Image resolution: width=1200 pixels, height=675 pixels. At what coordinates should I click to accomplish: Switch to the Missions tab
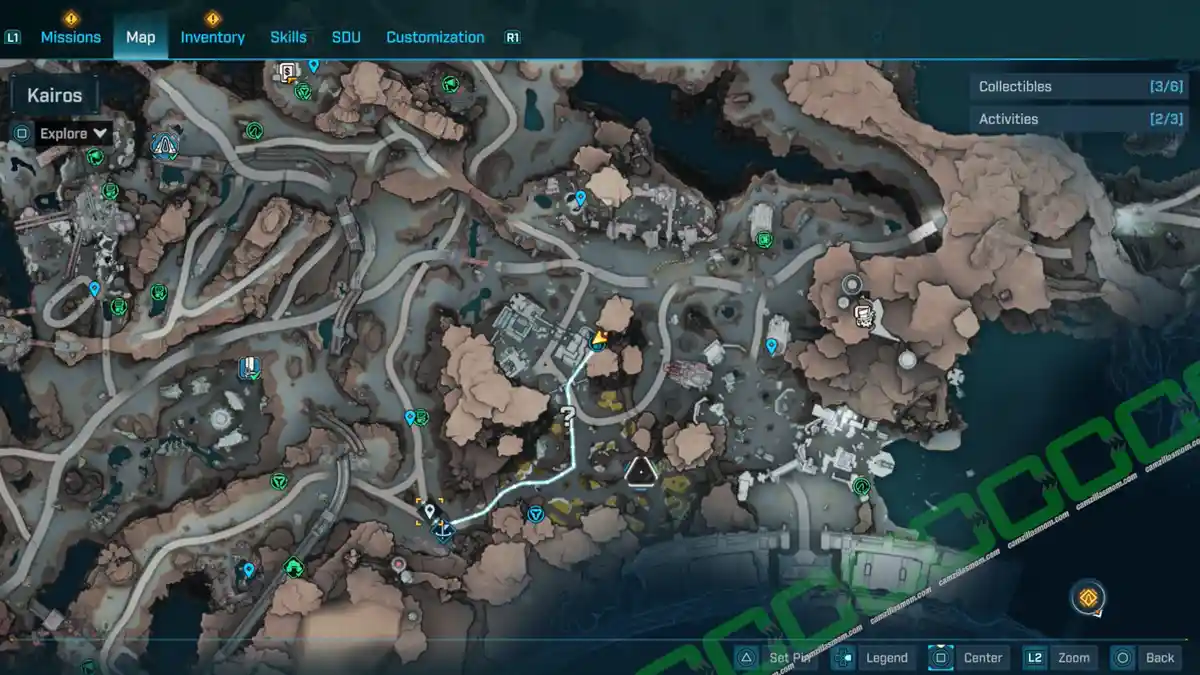70,37
